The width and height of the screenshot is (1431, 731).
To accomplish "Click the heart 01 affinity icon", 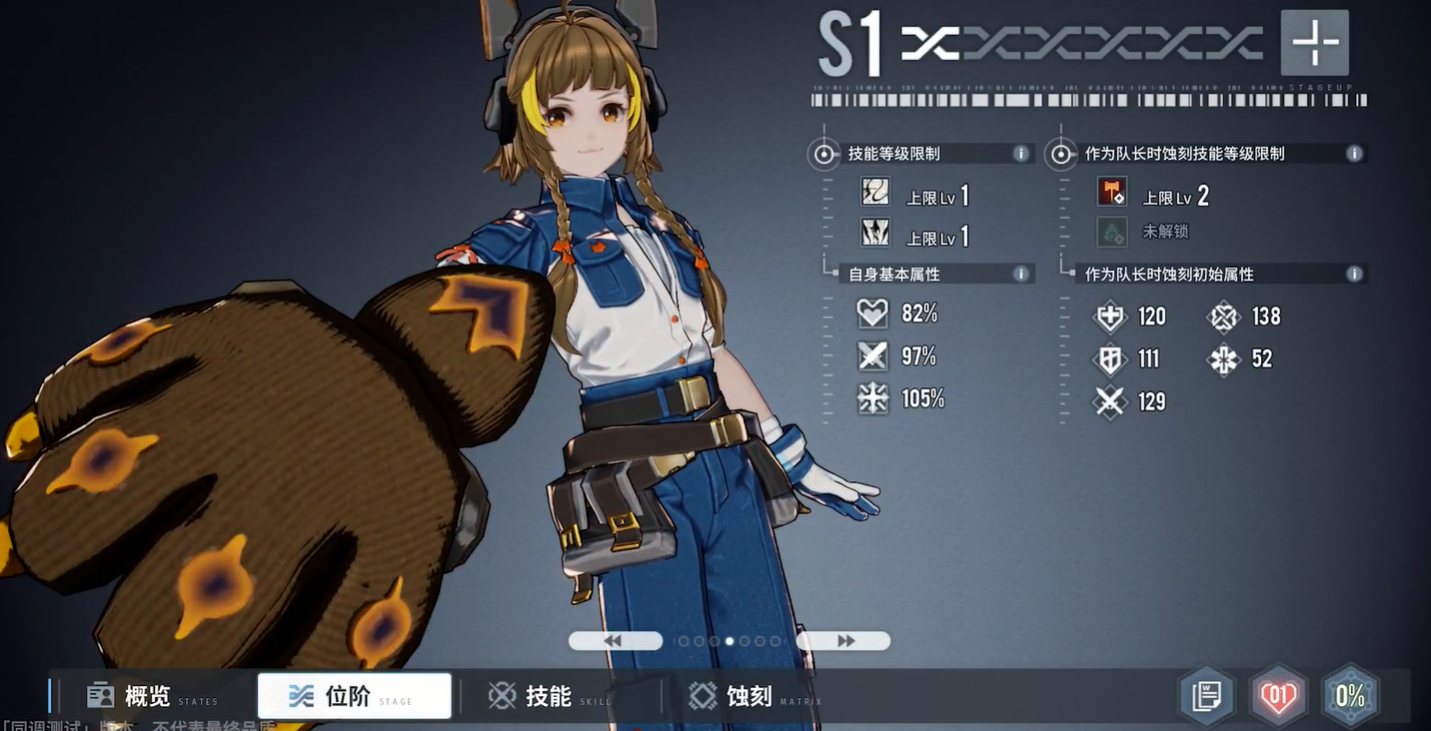I will (x=1278, y=696).
